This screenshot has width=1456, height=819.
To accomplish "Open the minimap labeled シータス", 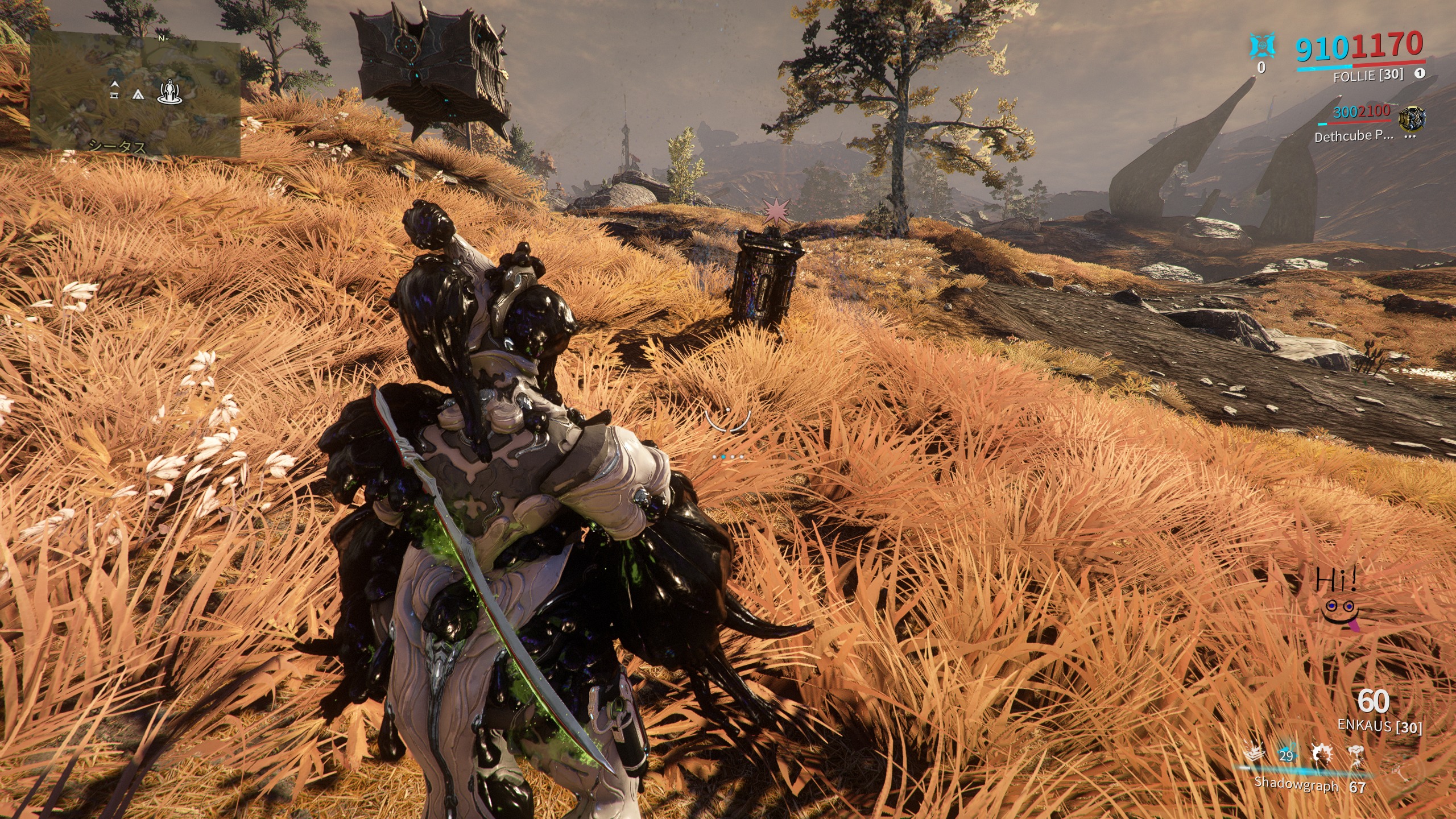I will 135,93.
